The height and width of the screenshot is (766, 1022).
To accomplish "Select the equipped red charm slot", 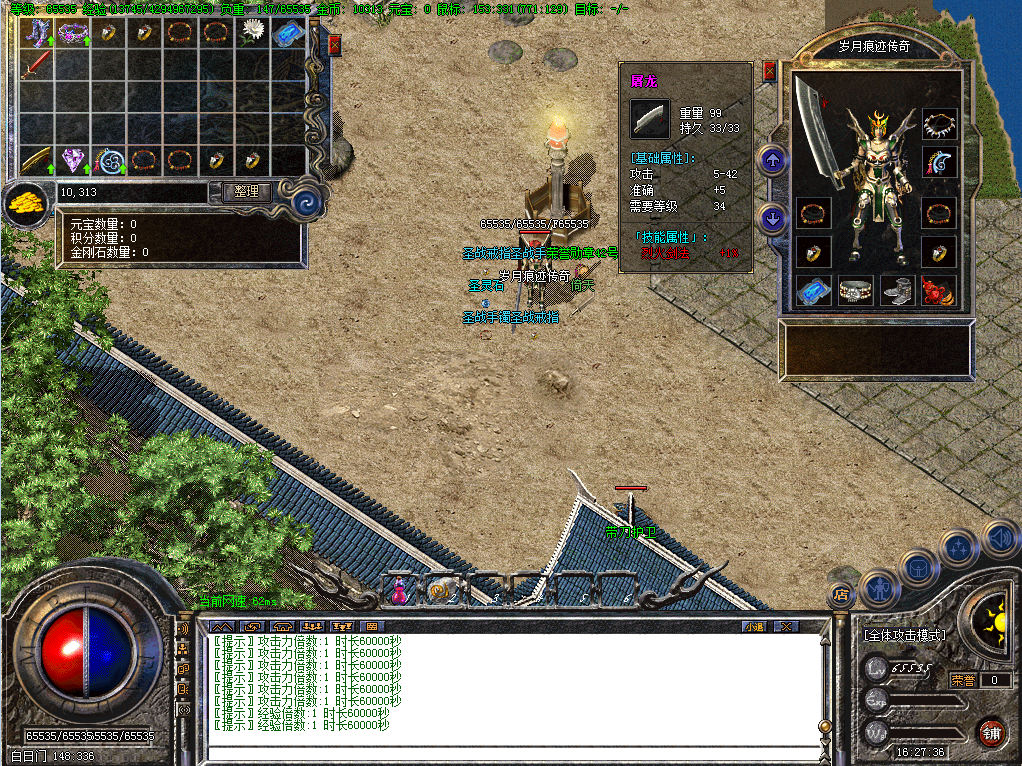I will pos(938,291).
